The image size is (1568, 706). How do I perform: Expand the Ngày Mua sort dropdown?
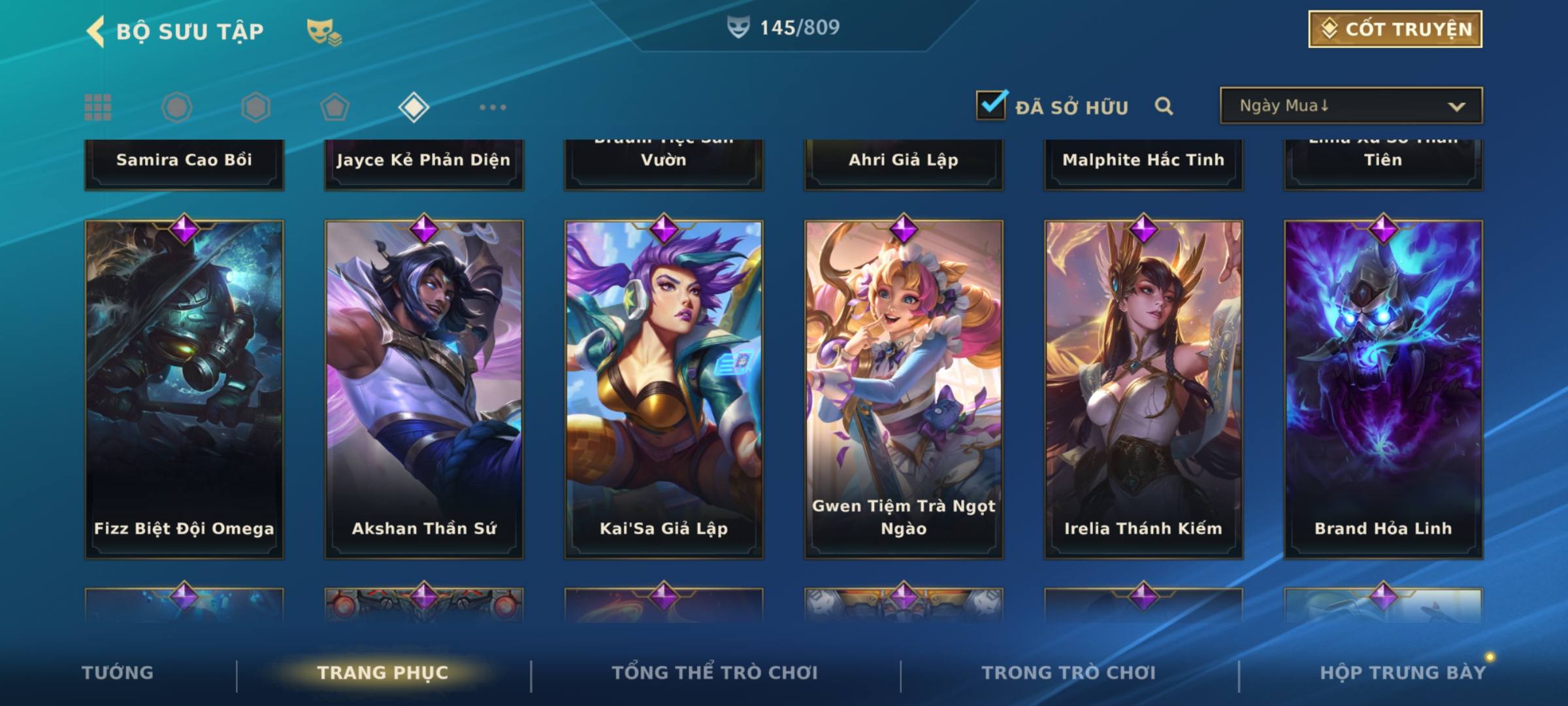[1350, 106]
